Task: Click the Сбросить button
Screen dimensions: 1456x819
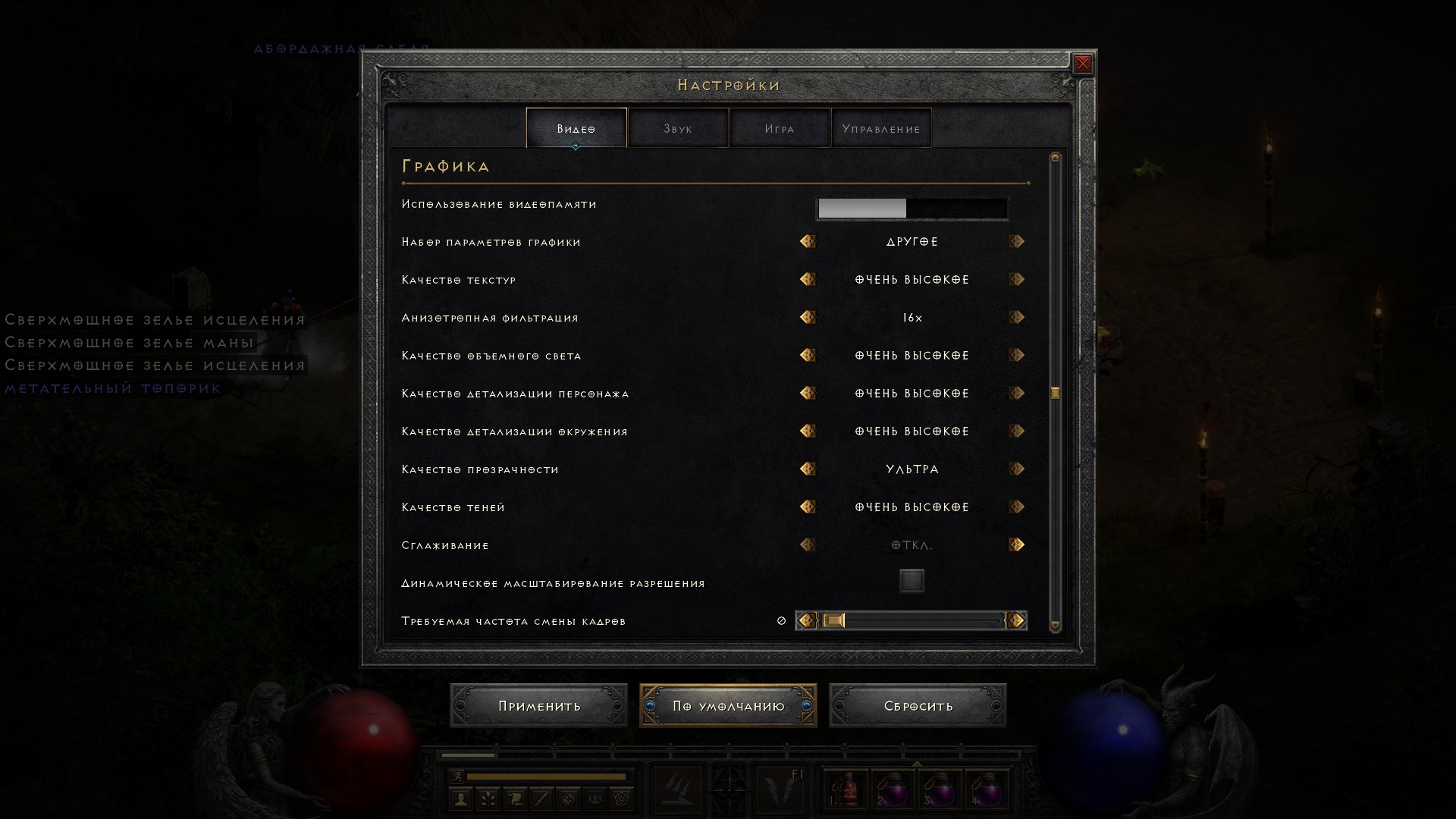Action: tap(918, 705)
